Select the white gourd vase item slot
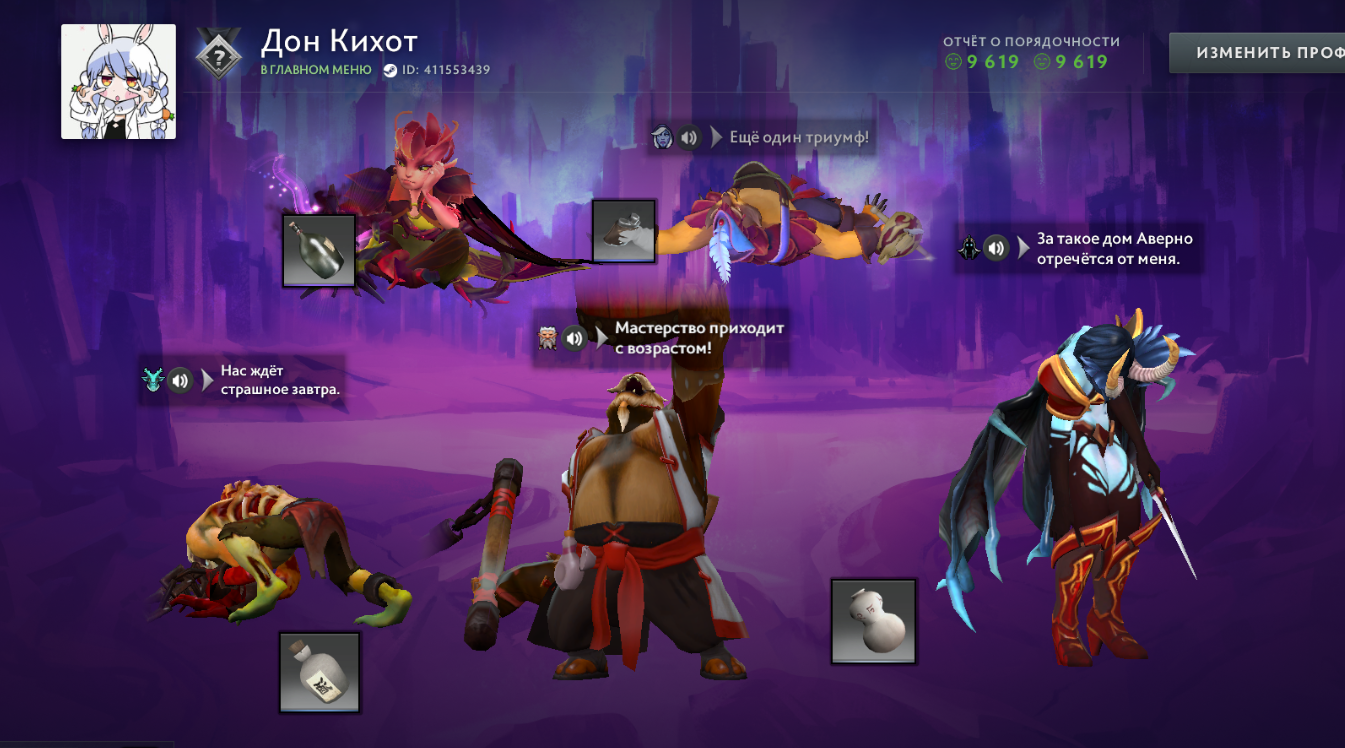 click(x=873, y=621)
